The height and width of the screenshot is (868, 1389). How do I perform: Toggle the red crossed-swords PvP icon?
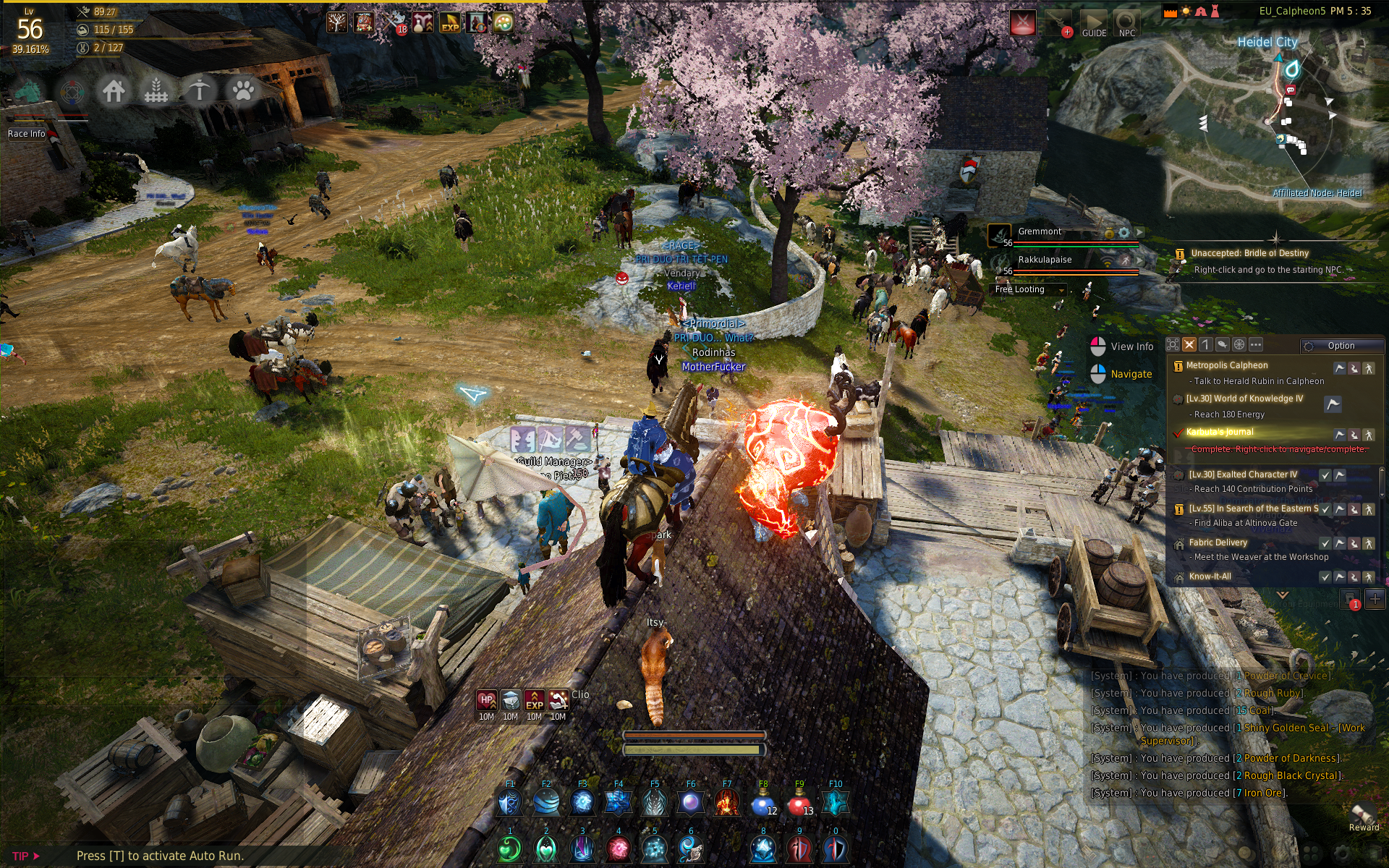1022,23
